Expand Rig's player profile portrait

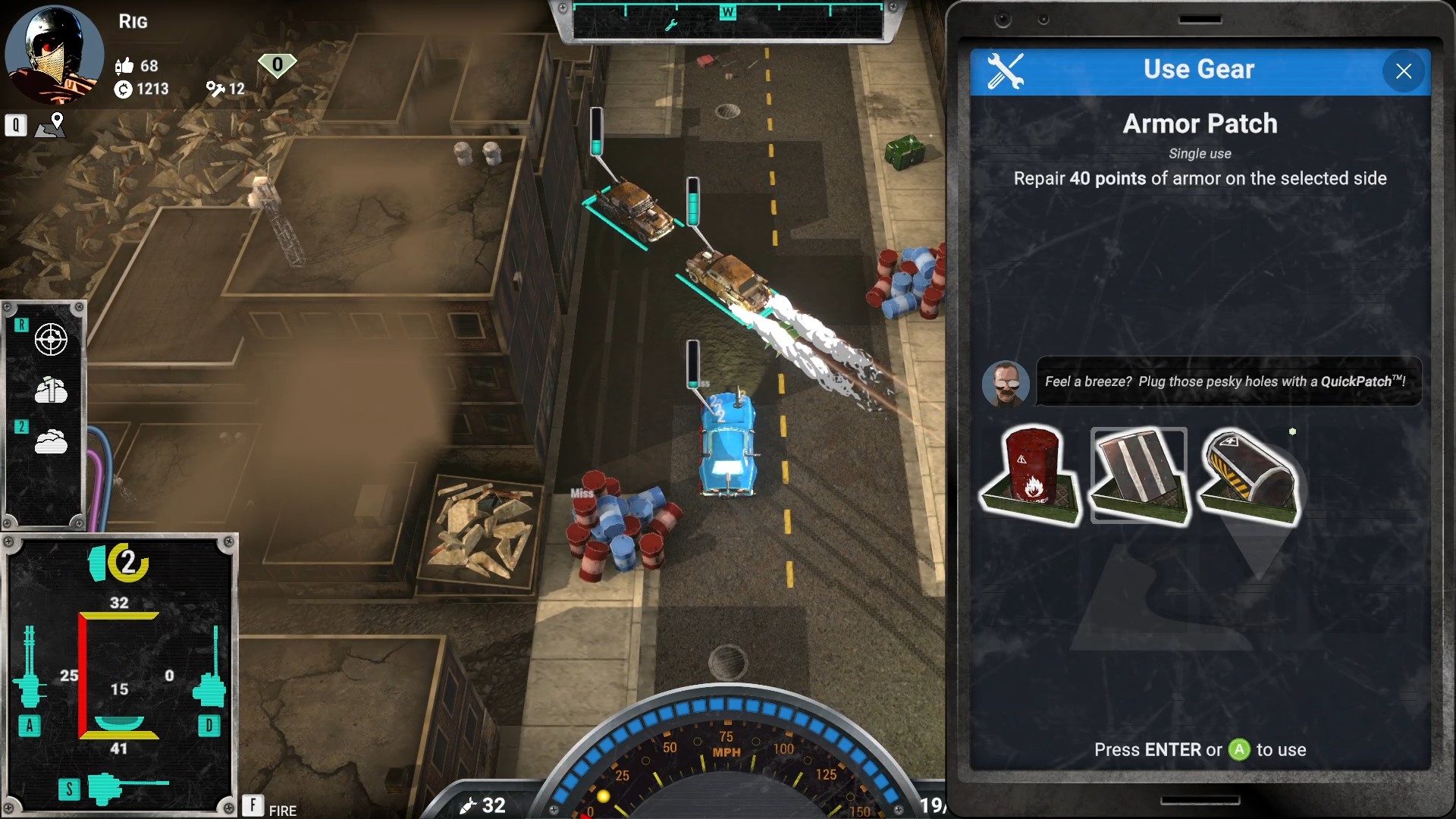click(54, 55)
